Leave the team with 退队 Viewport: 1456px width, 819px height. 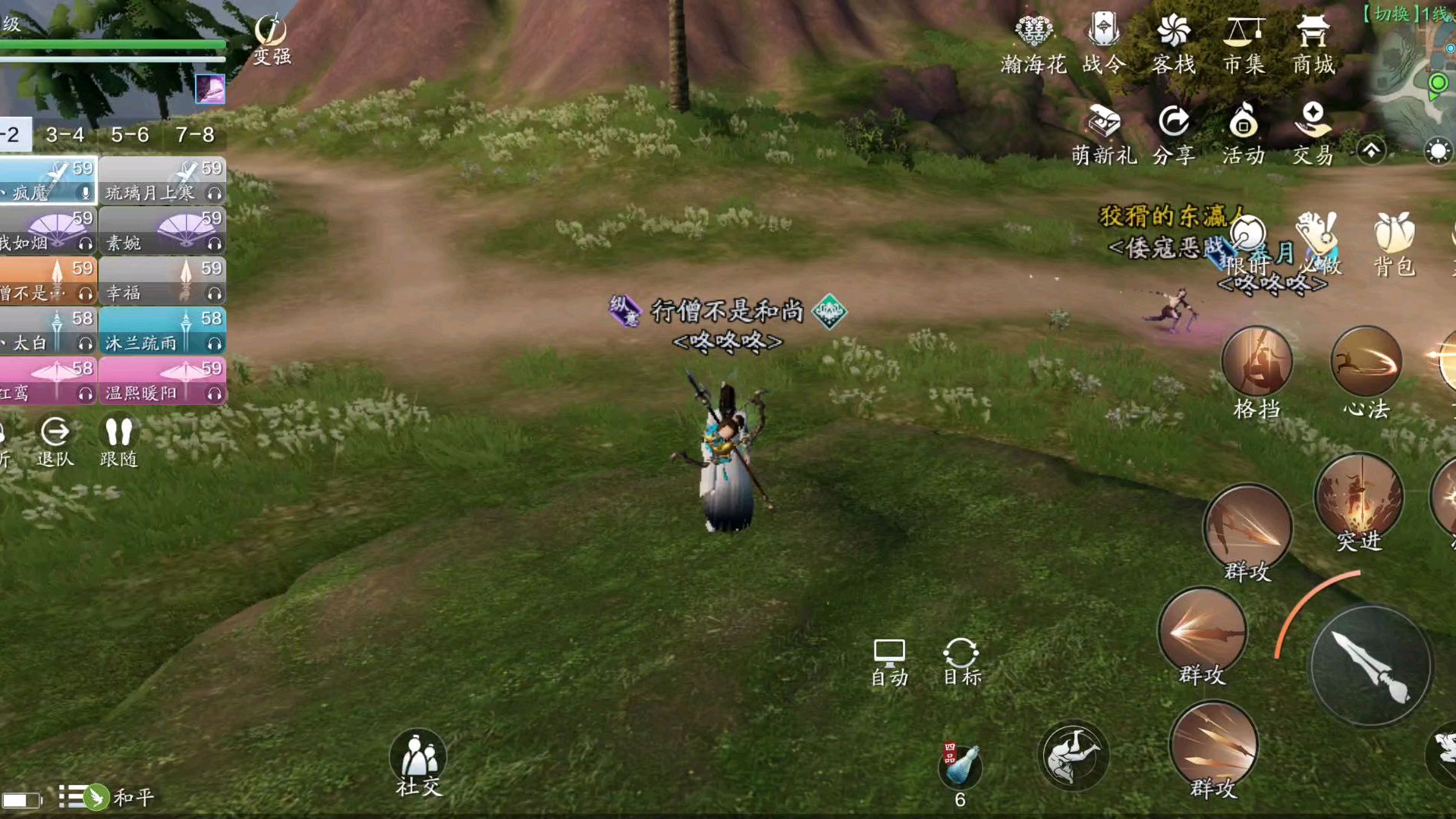(55, 441)
